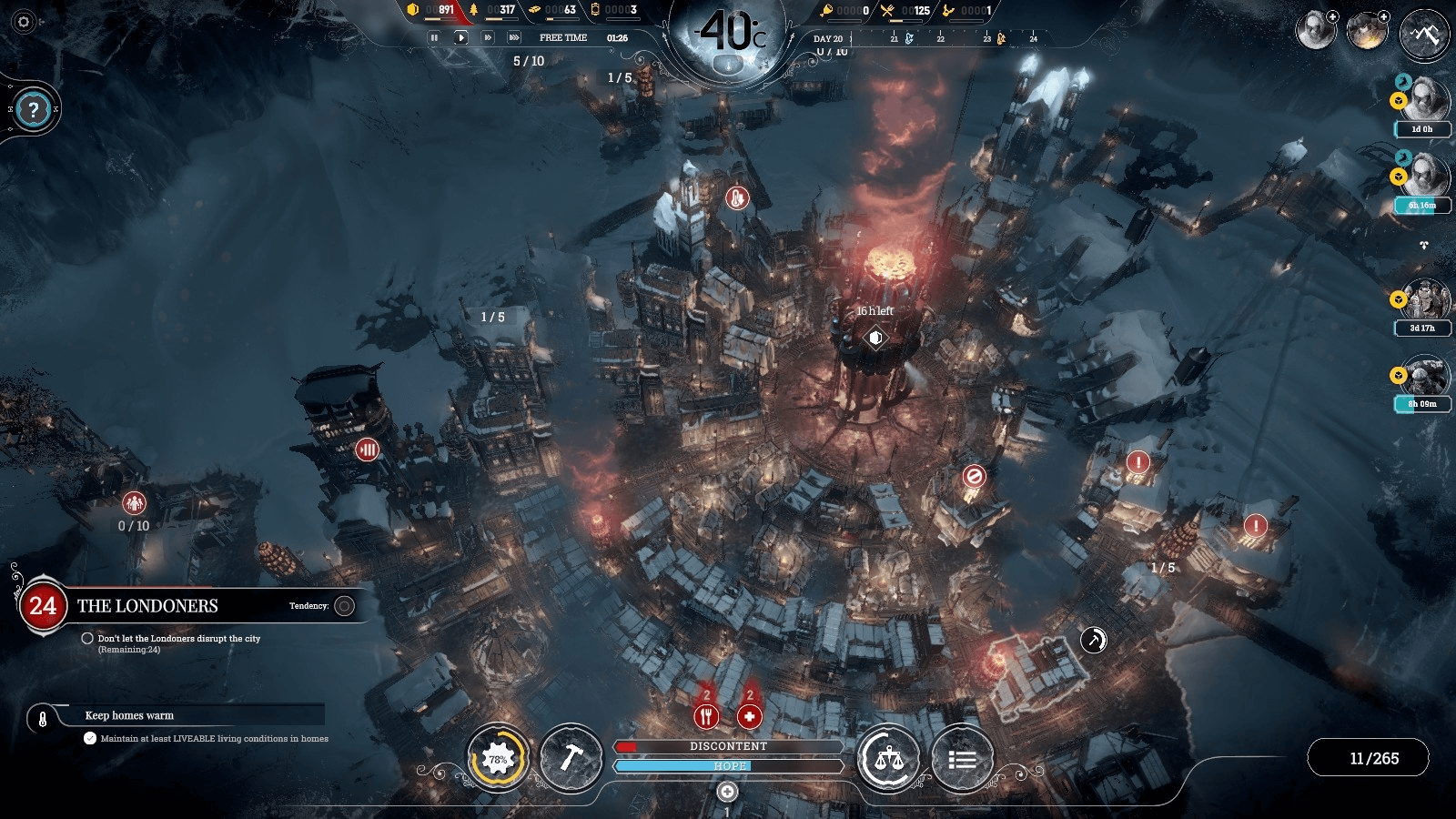The width and height of the screenshot is (1456, 819).
Task: Select the scout team with 6h 16m timer
Action: 1423,177
